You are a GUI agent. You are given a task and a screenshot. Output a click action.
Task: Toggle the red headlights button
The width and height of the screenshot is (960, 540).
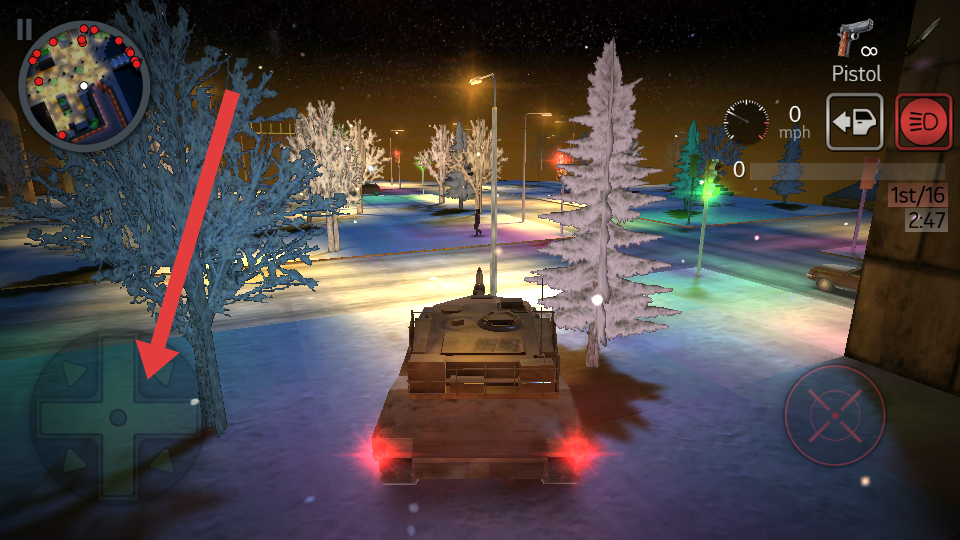923,122
